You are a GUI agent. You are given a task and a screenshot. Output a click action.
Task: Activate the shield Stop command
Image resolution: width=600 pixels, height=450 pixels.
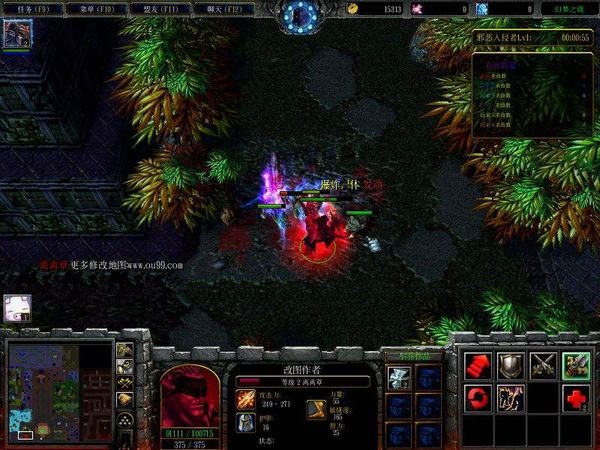tap(511, 366)
